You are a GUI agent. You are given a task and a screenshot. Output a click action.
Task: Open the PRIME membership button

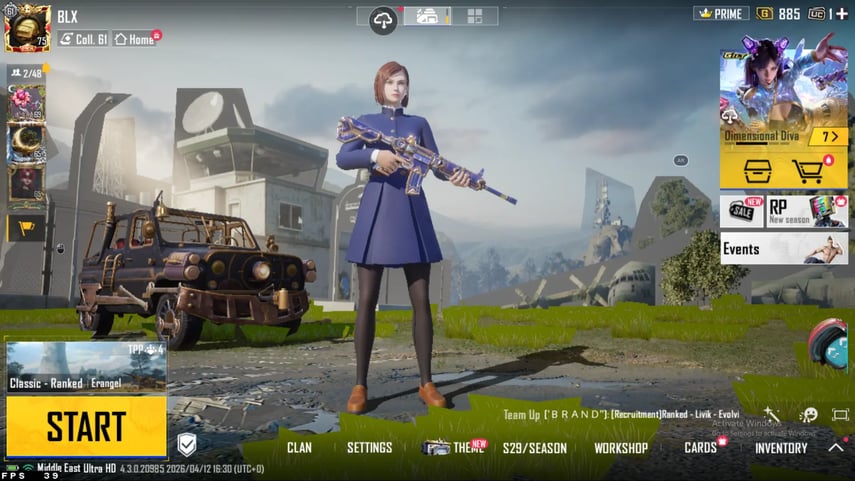[x=721, y=14]
